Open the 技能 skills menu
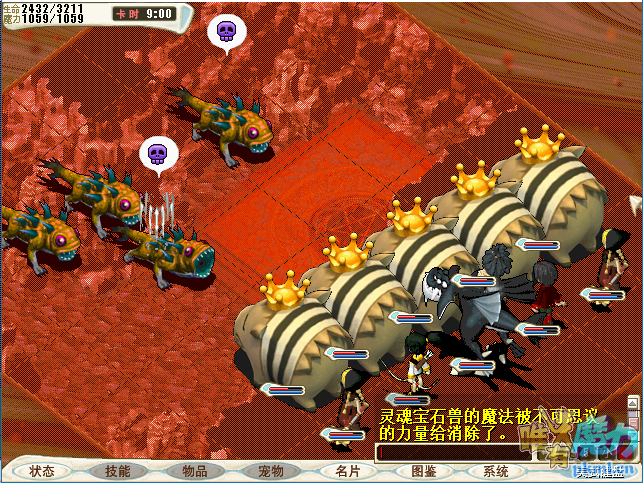The width and height of the screenshot is (643, 483). point(118,471)
